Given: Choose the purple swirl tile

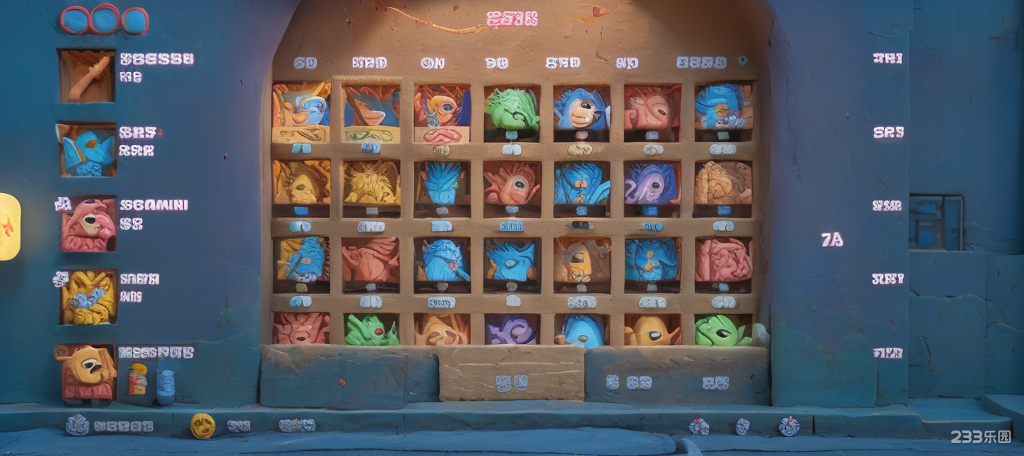Looking at the screenshot, I should tap(511, 329).
